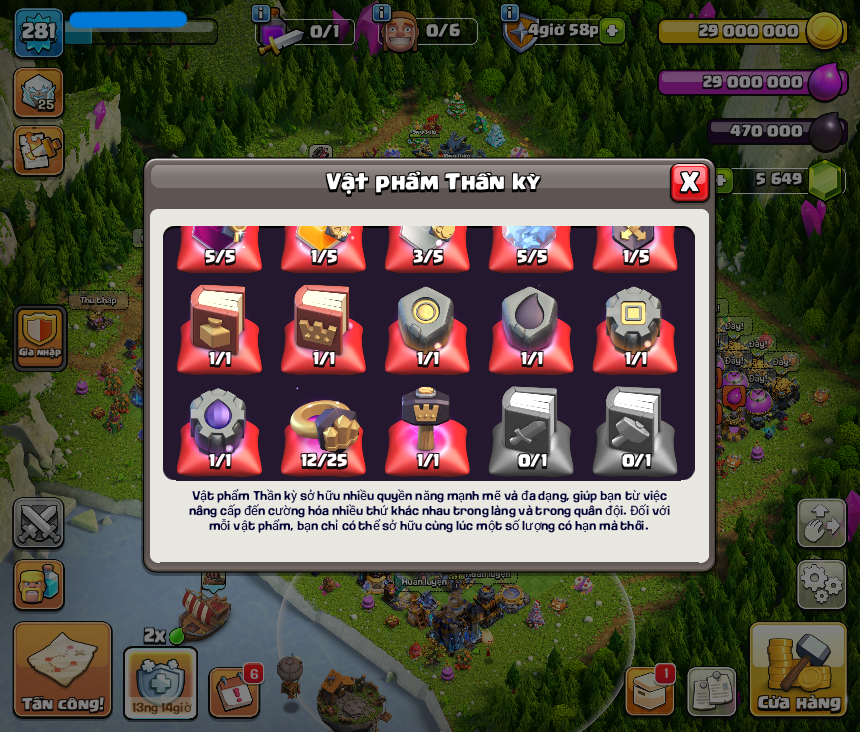Open the crate icon with red badge
This screenshot has width=860, height=732.
tap(650, 690)
